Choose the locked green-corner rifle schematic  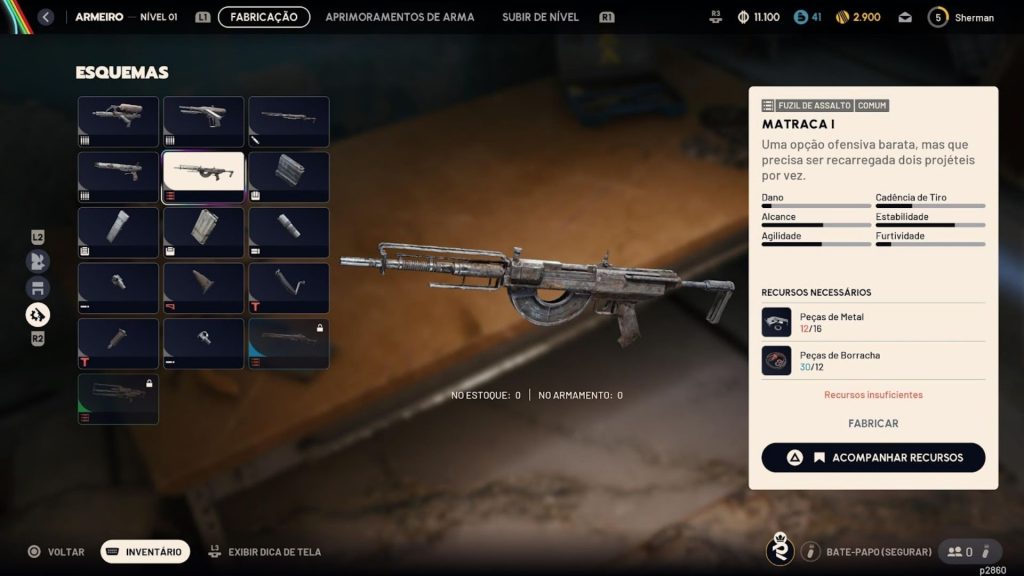tap(118, 398)
